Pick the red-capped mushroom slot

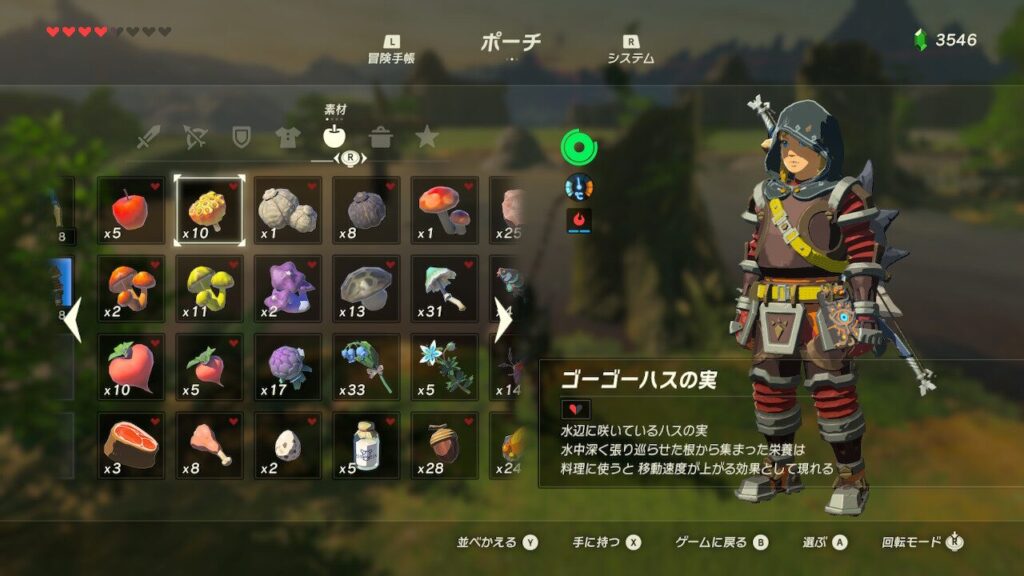coord(445,210)
